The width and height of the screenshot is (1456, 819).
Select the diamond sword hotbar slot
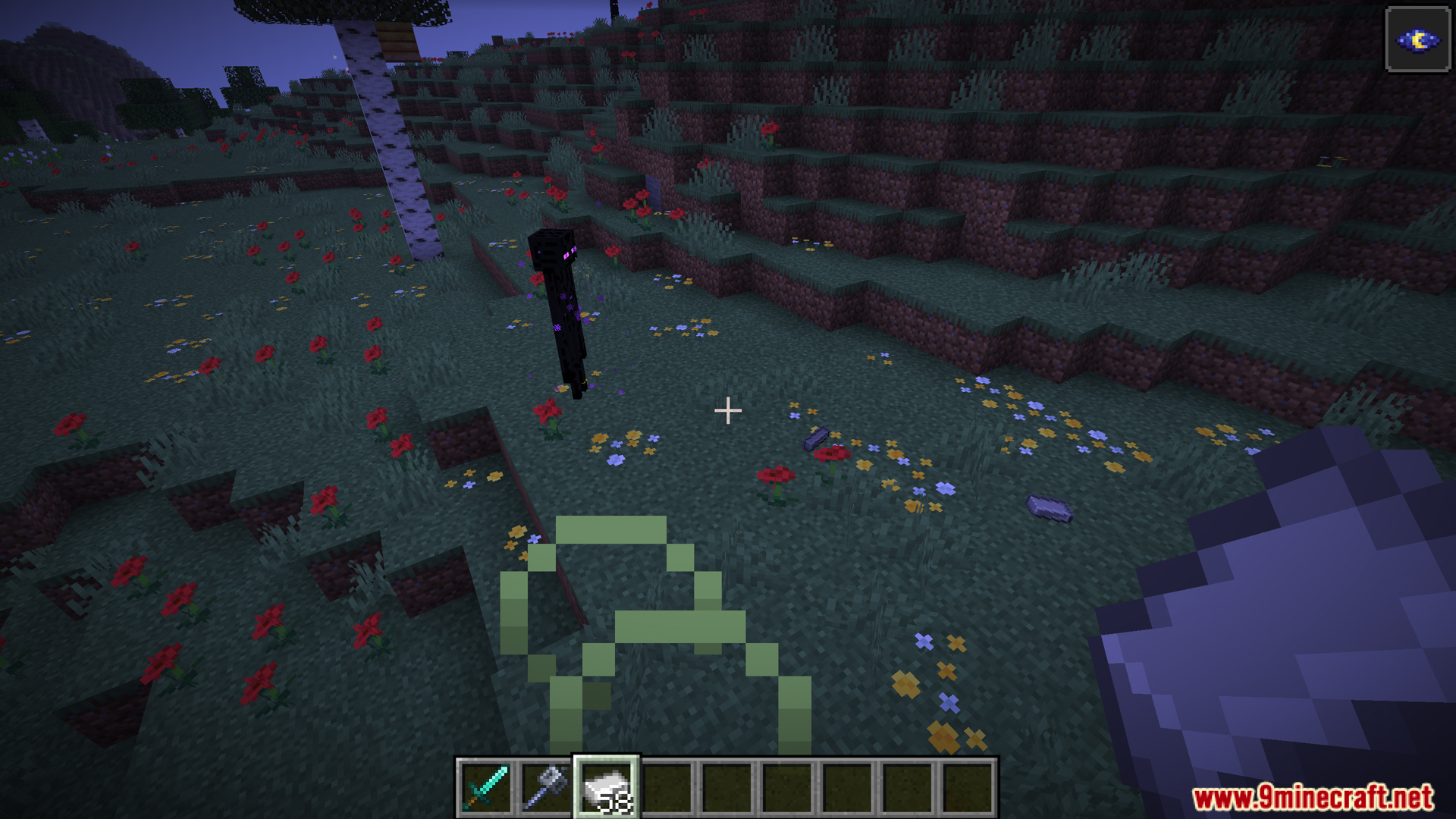(485, 788)
